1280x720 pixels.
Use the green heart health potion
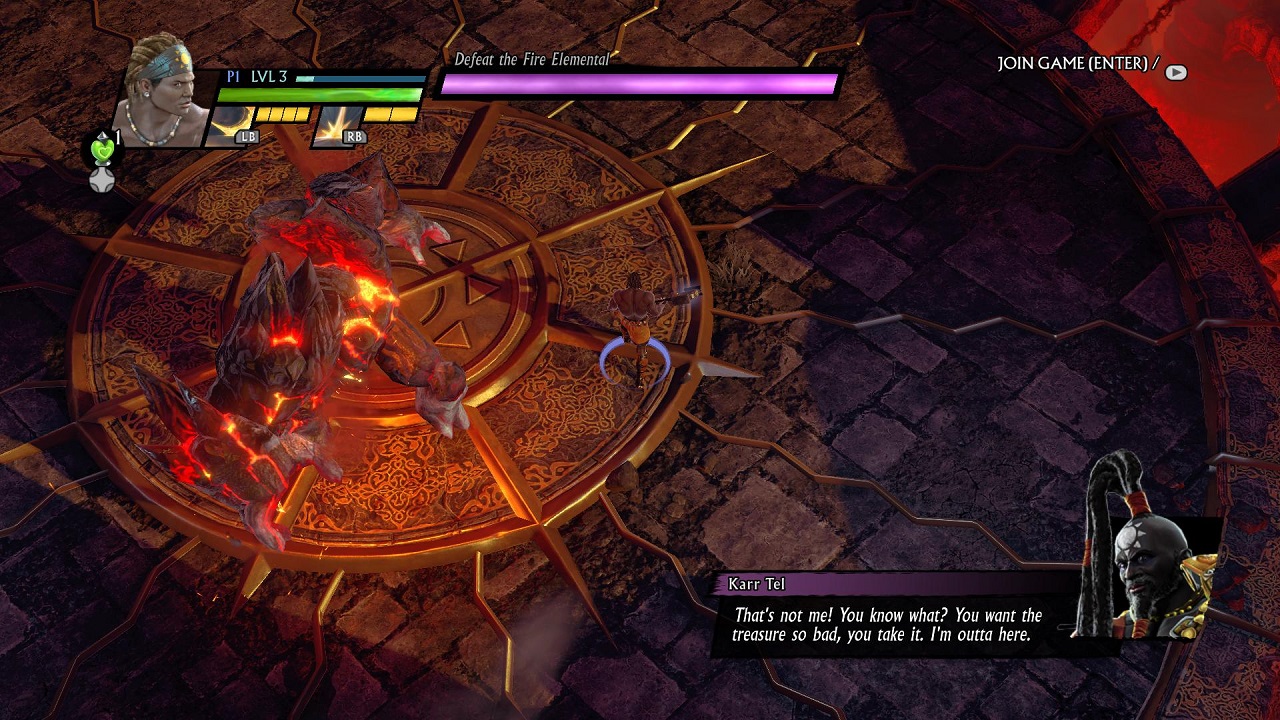[x=102, y=150]
